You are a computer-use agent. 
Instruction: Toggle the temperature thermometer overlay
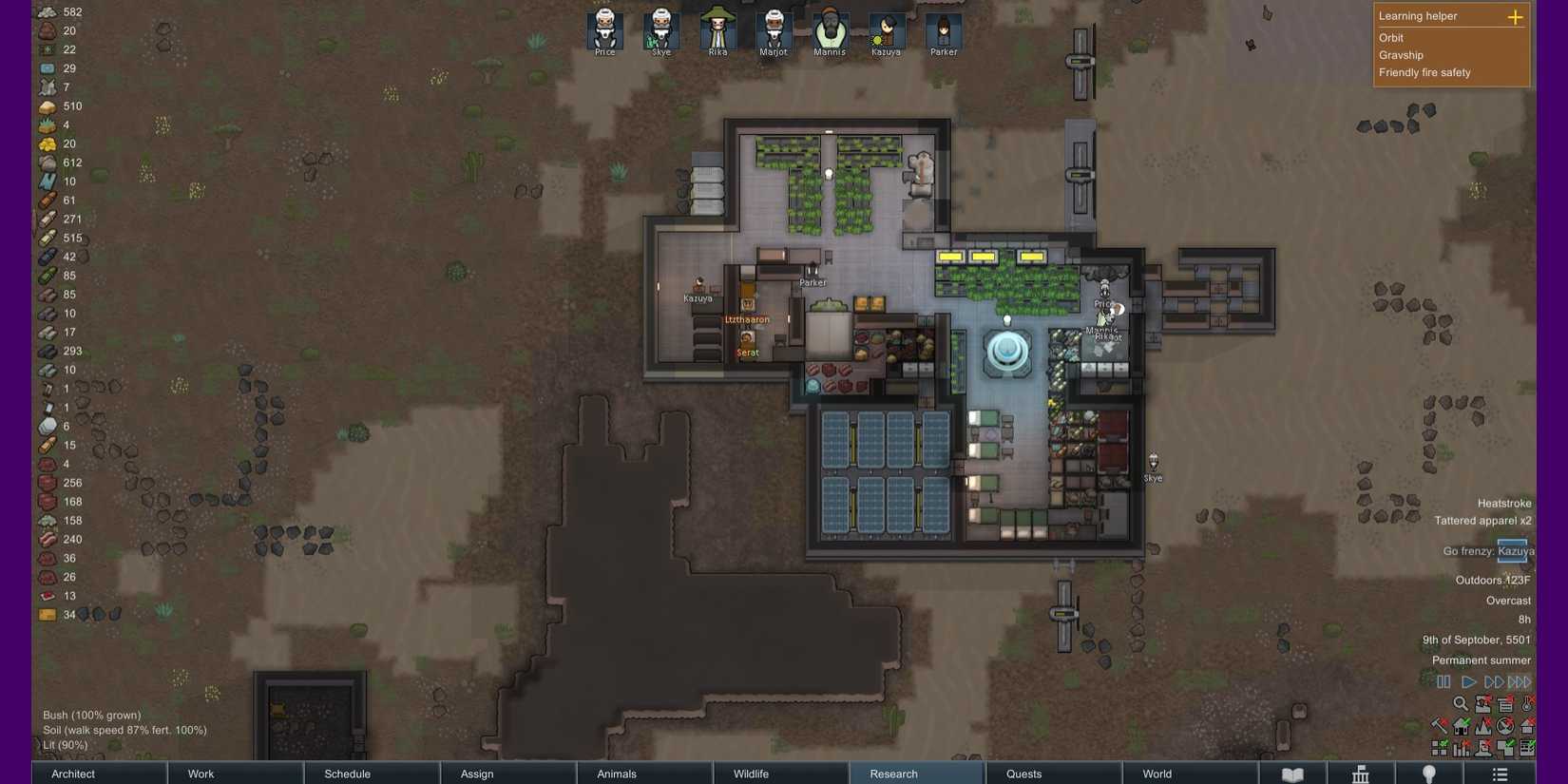point(1527,705)
